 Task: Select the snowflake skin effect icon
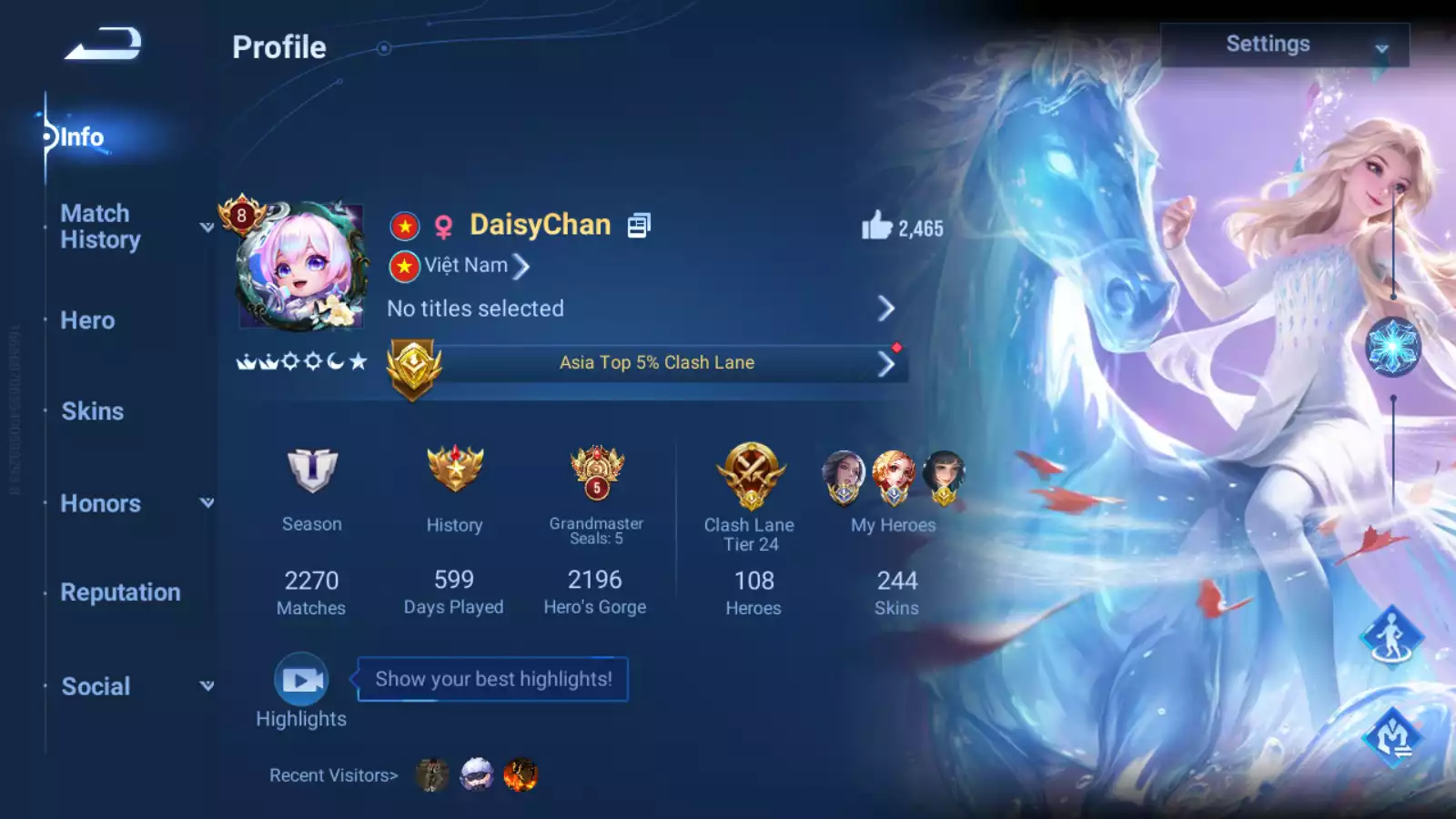tap(1392, 348)
